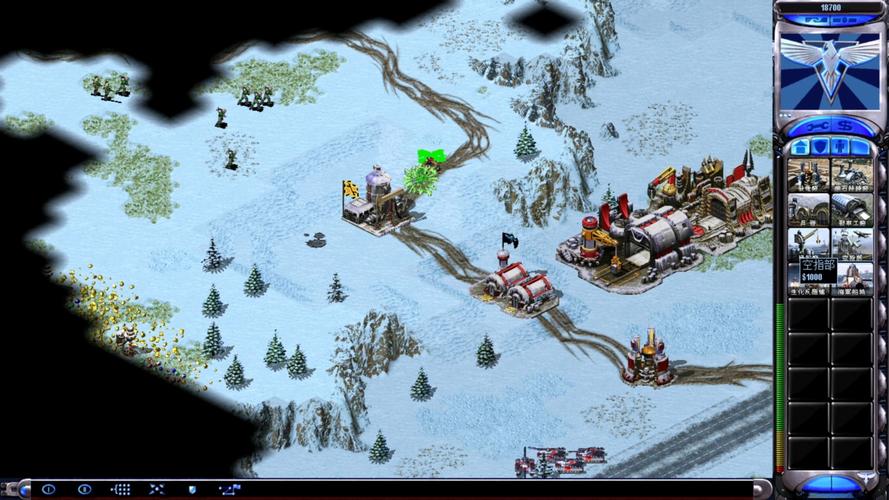Activate the shield guard command

pos(192,489)
